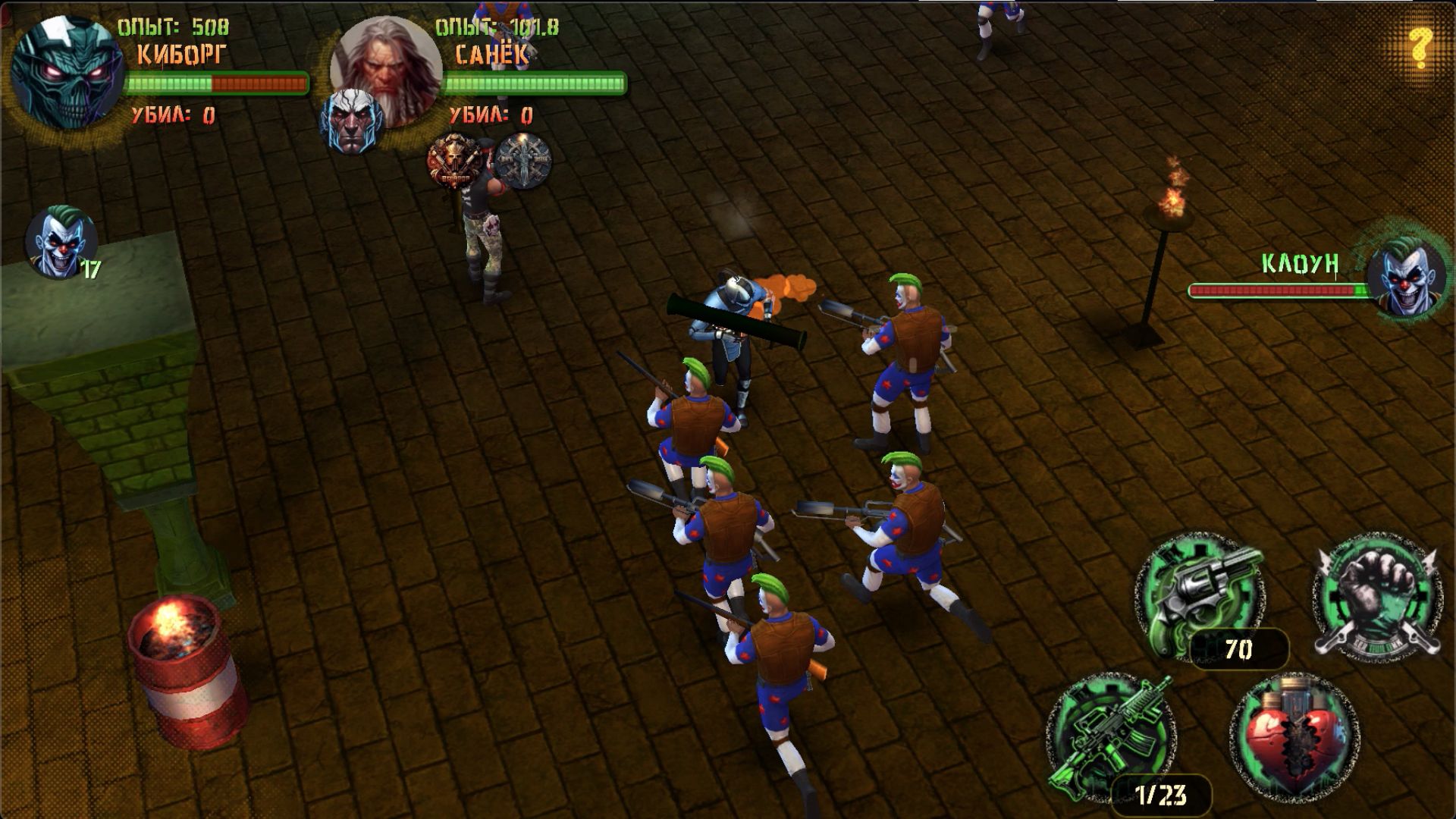The width and height of the screenshot is (1456, 819).
Task: Click the crossed-weapons medallion near the character
Action: click(523, 159)
